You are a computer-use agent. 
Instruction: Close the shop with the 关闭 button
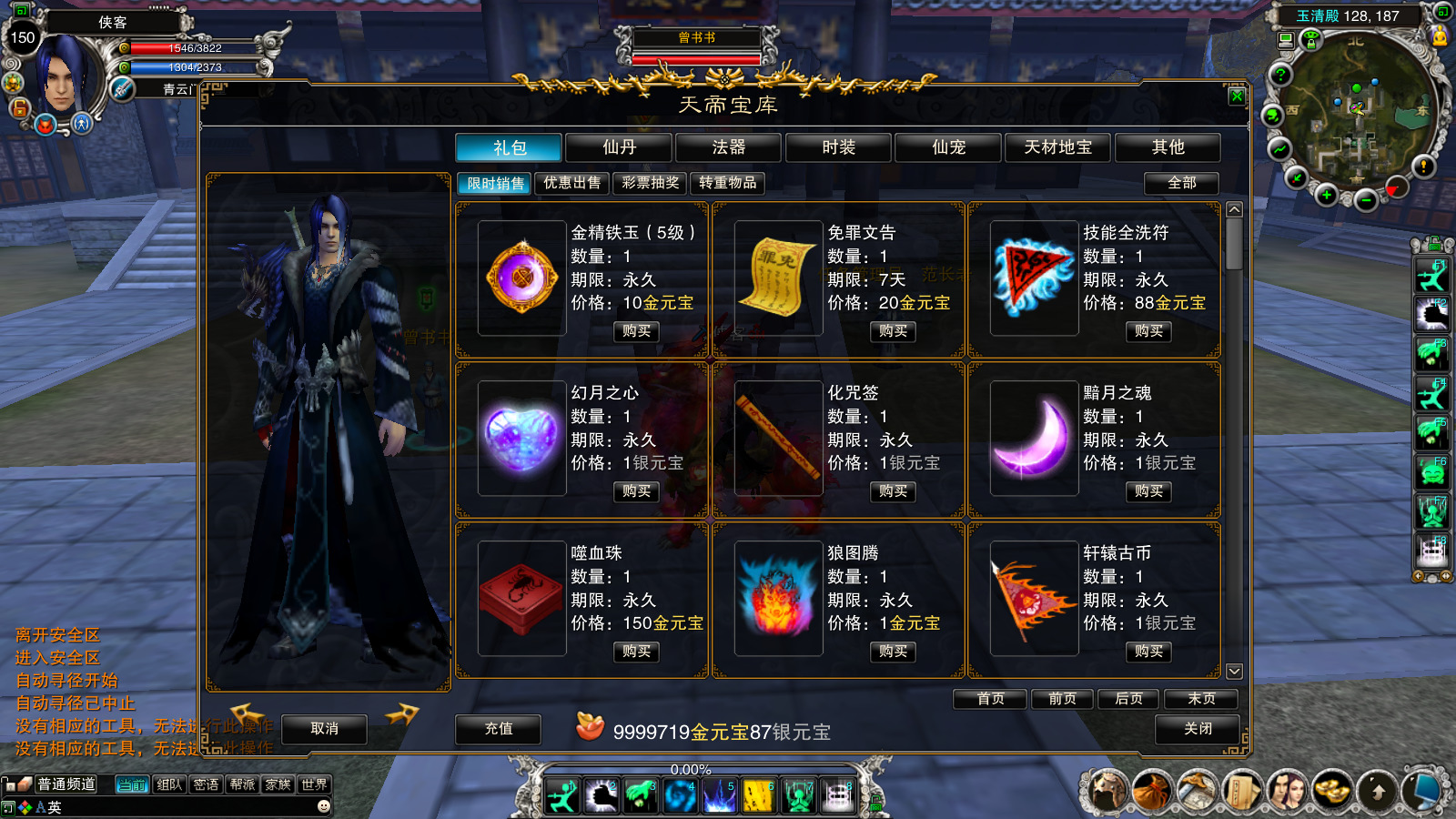coord(1198,729)
